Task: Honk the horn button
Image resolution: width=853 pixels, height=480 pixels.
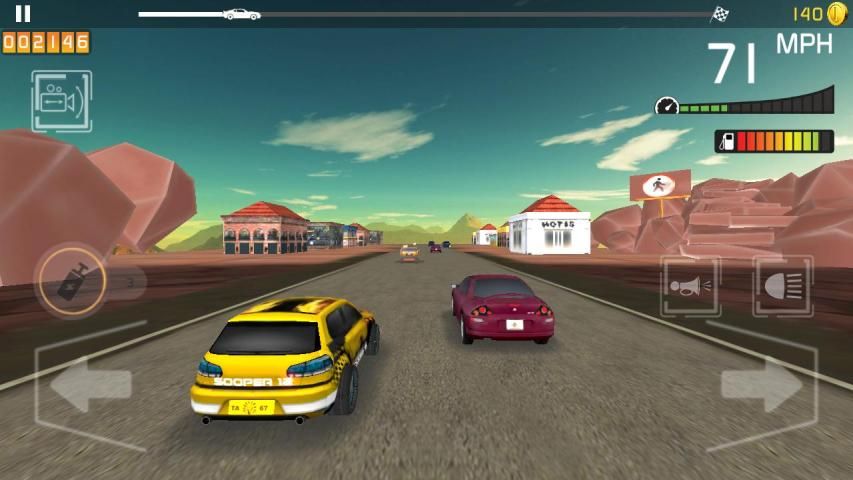Action: point(690,287)
